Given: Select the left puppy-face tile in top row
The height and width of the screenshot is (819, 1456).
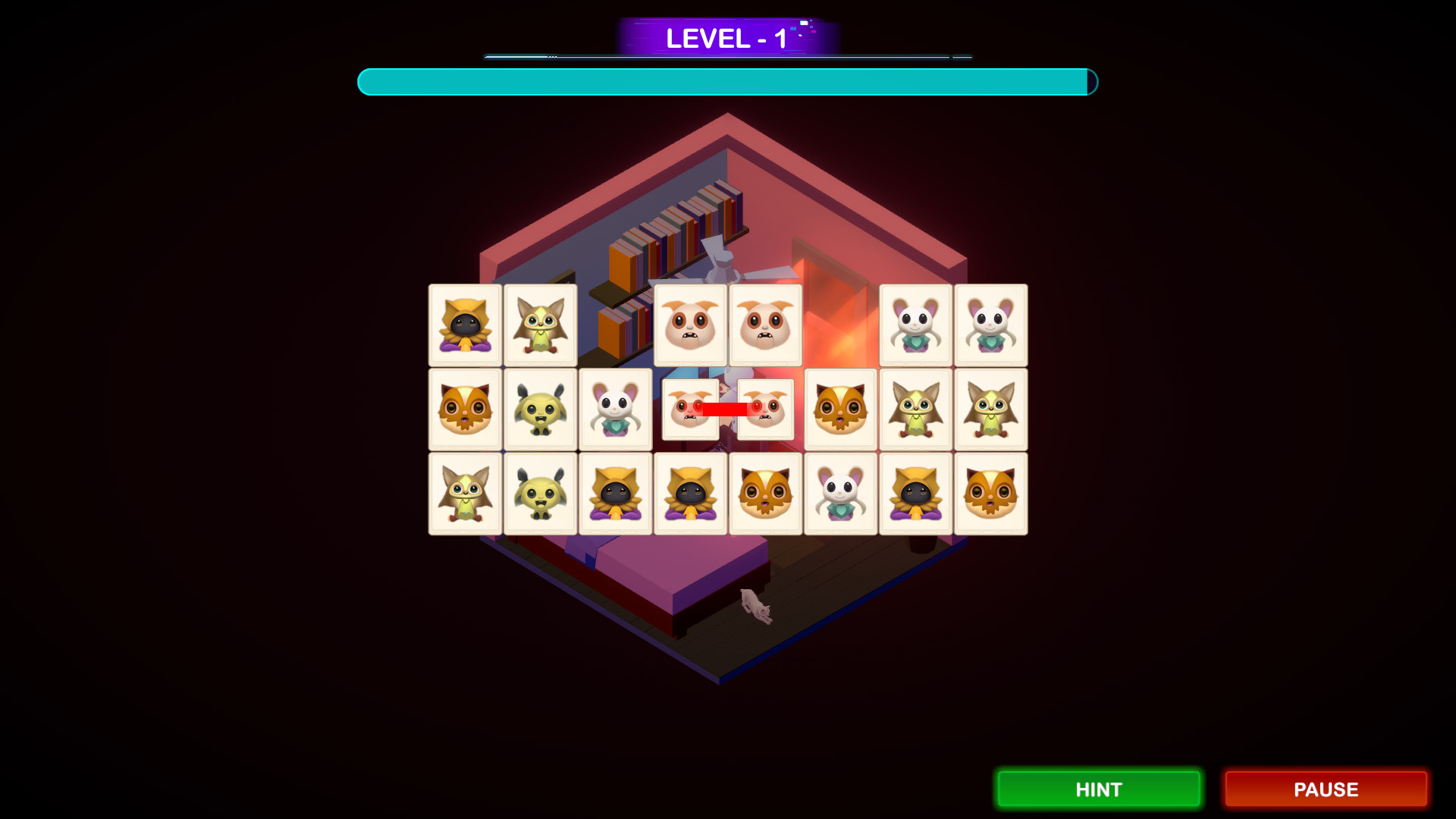Looking at the screenshot, I should click(x=689, y=325).
